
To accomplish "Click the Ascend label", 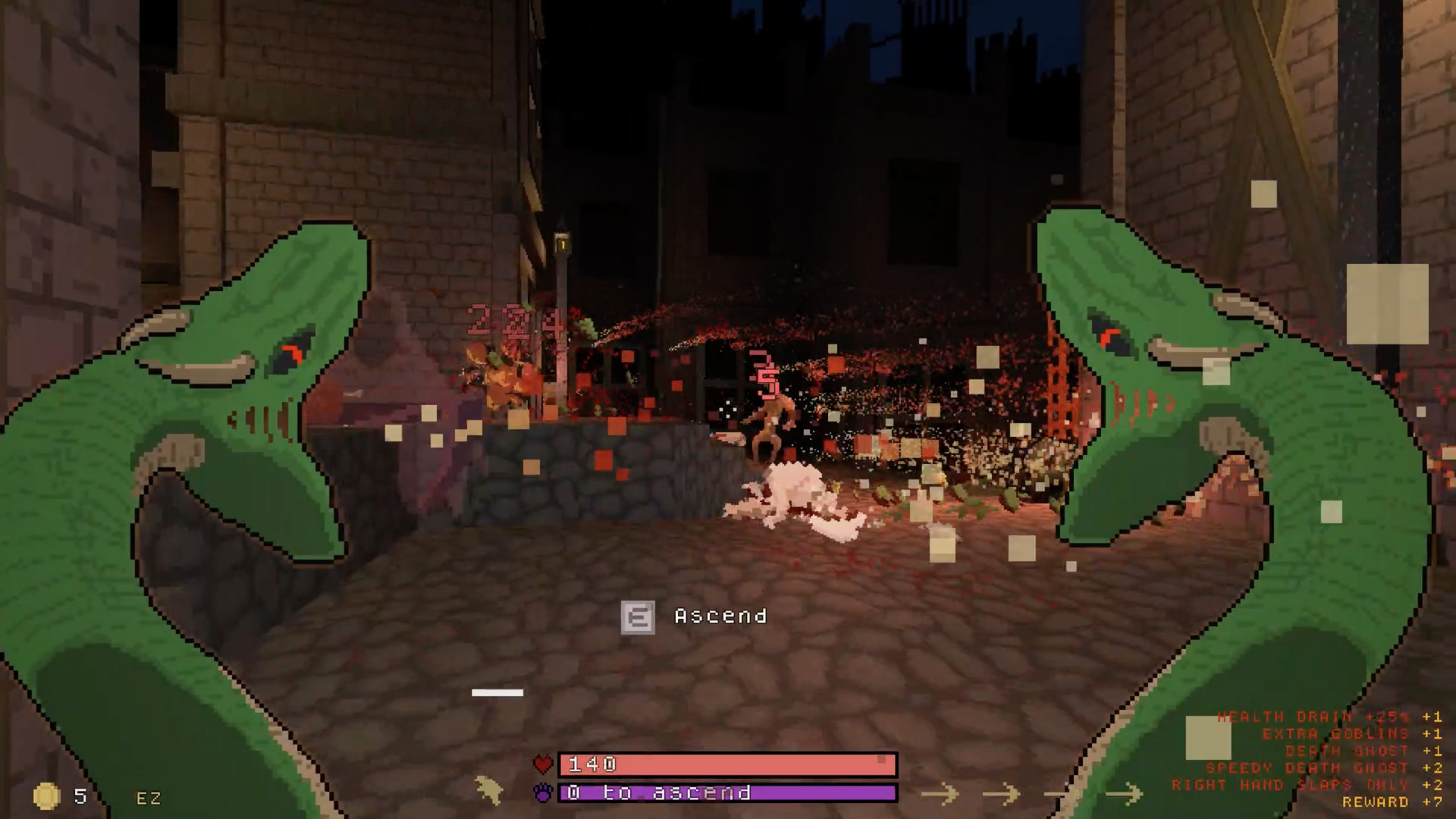I will (x=719, y=617).
